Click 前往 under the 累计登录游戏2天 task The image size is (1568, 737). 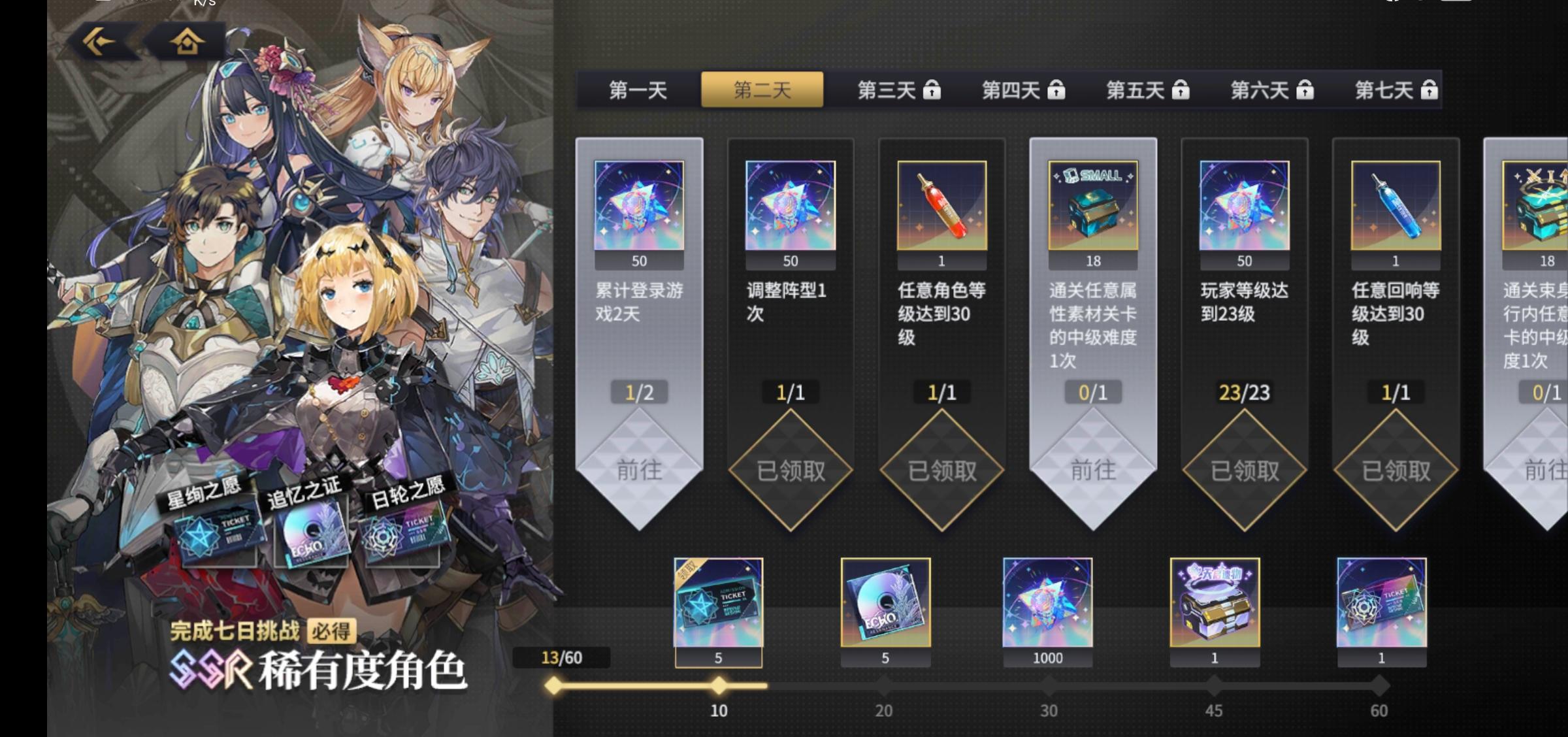(638, 469)
